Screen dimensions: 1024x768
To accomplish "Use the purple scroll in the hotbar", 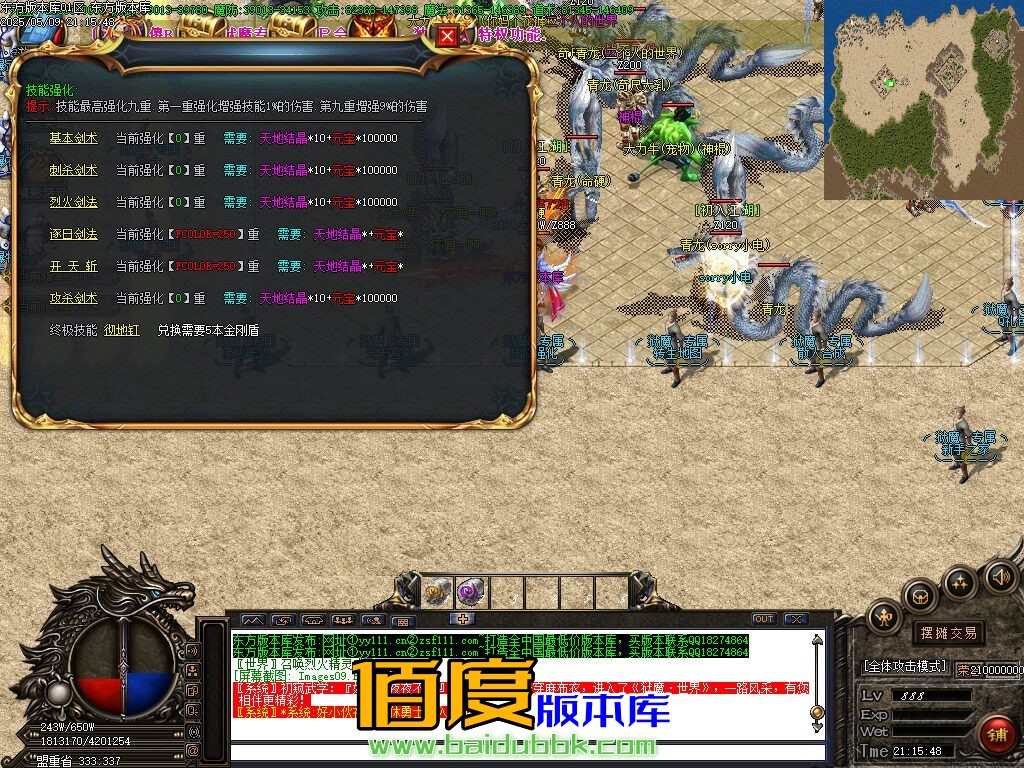I will pos(470,593).
